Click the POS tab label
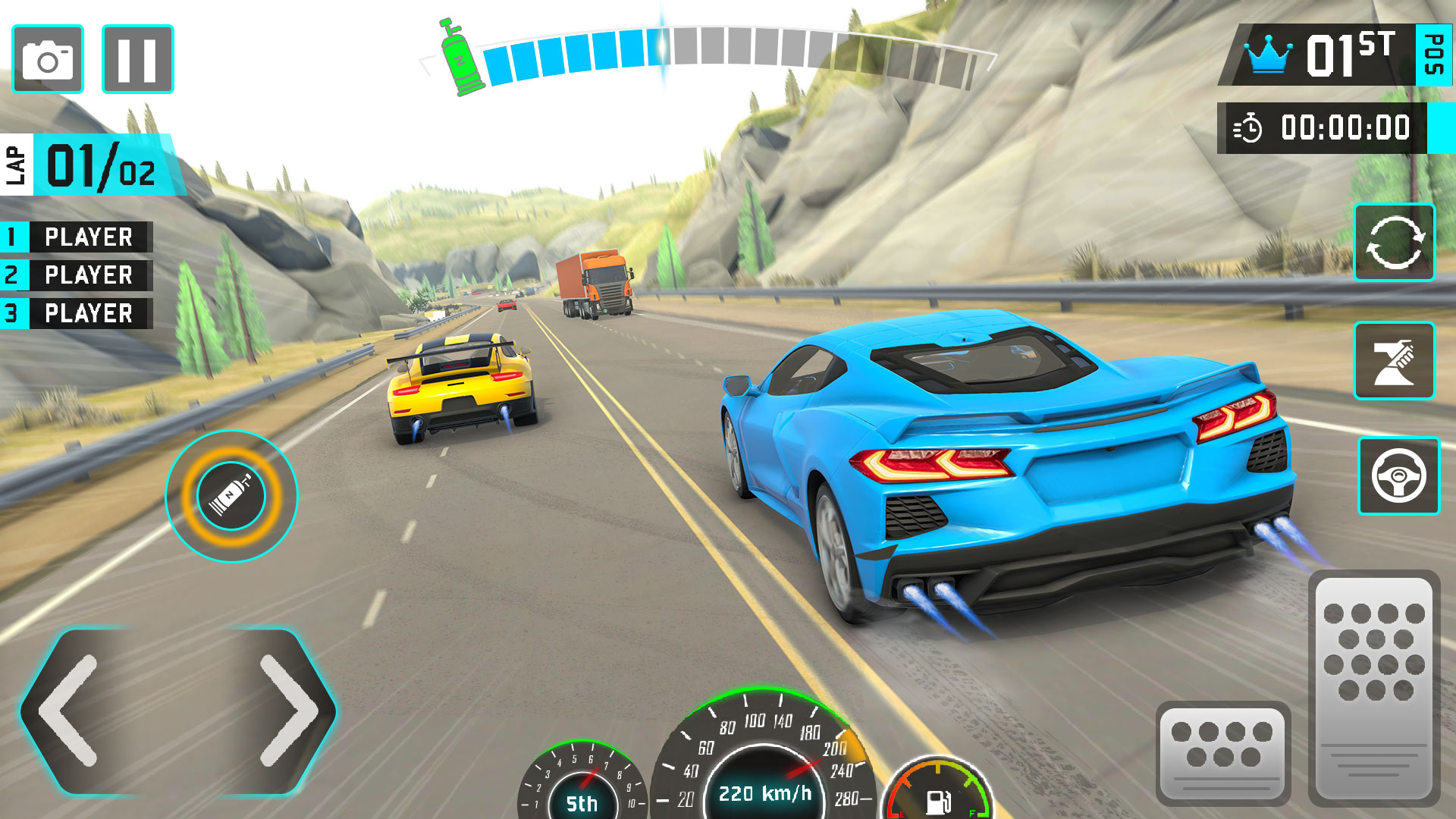The width and height of the screenshot is (1456, 819). tap(1433, 53)
